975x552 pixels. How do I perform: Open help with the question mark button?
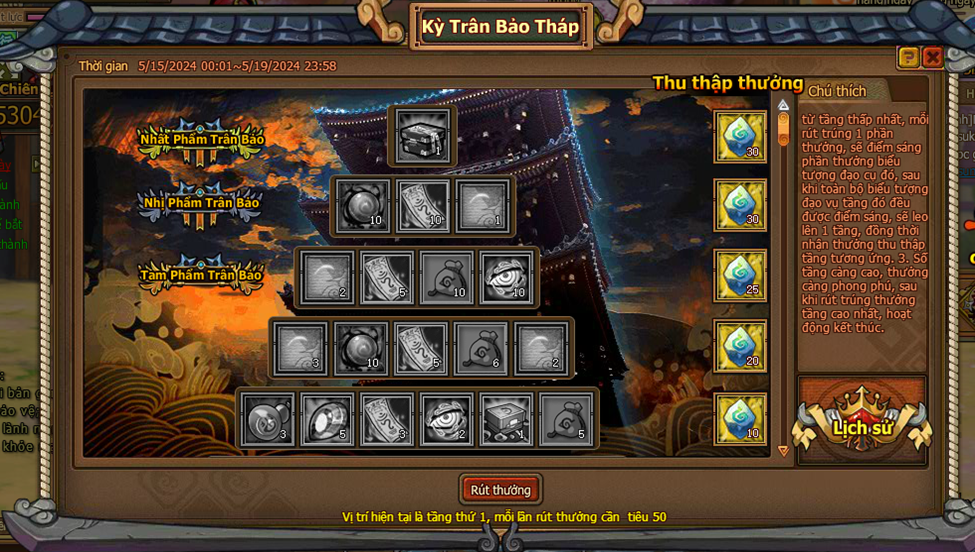[x=908, y=58]
